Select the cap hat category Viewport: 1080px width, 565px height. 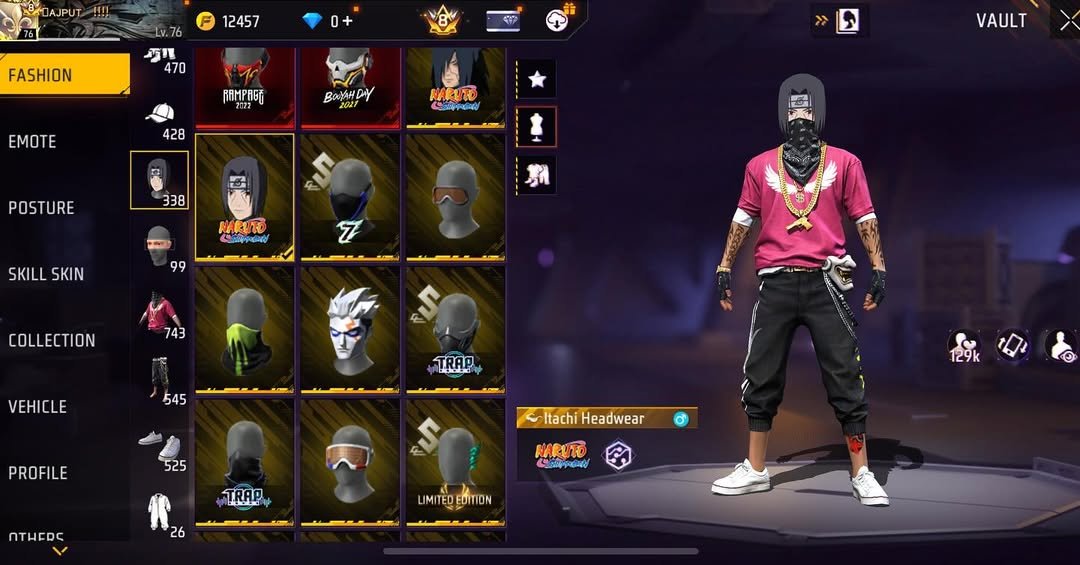click(x=161, y=118)
